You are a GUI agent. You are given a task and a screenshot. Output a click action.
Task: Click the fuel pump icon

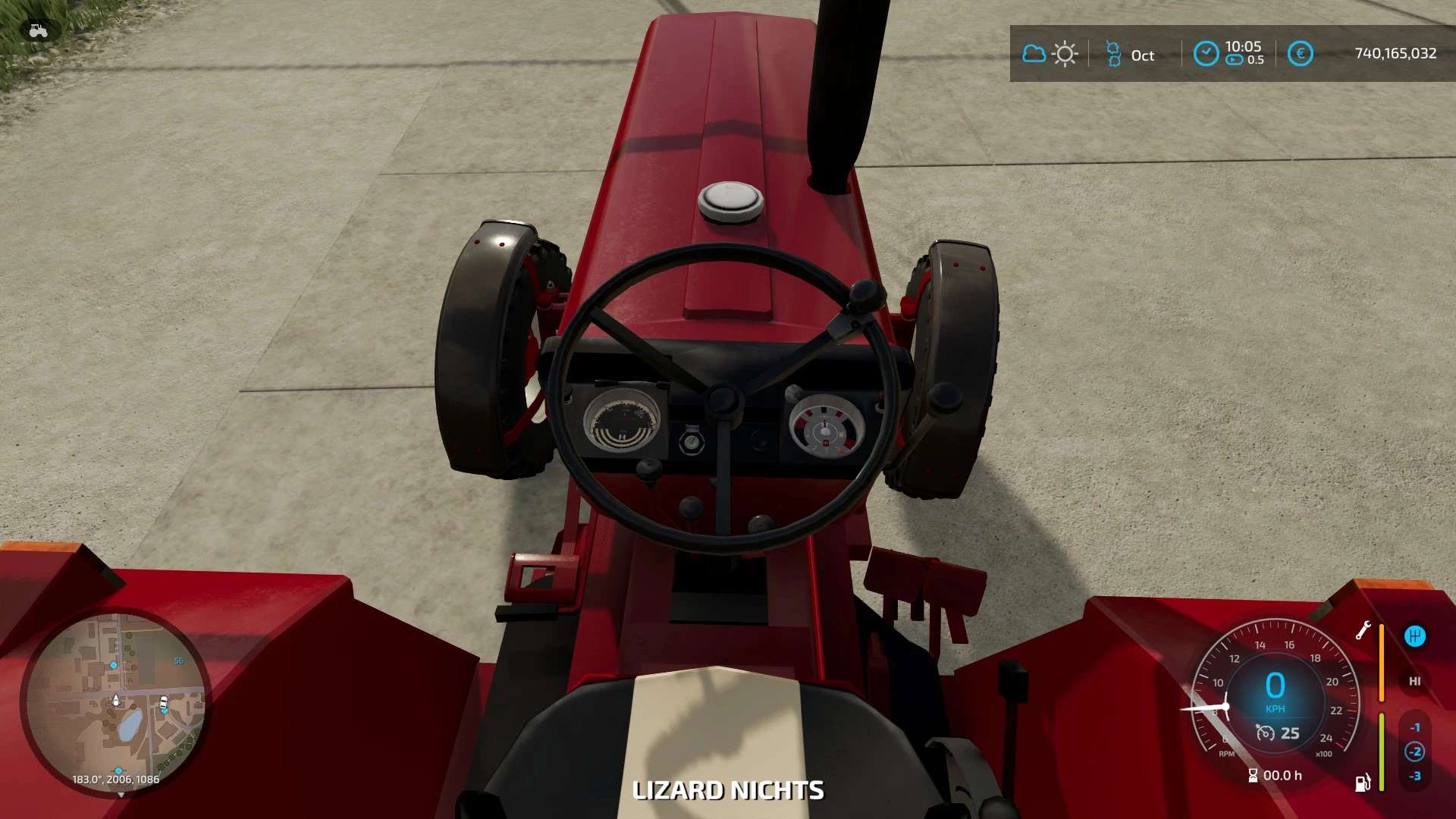tap(1363, 783)
